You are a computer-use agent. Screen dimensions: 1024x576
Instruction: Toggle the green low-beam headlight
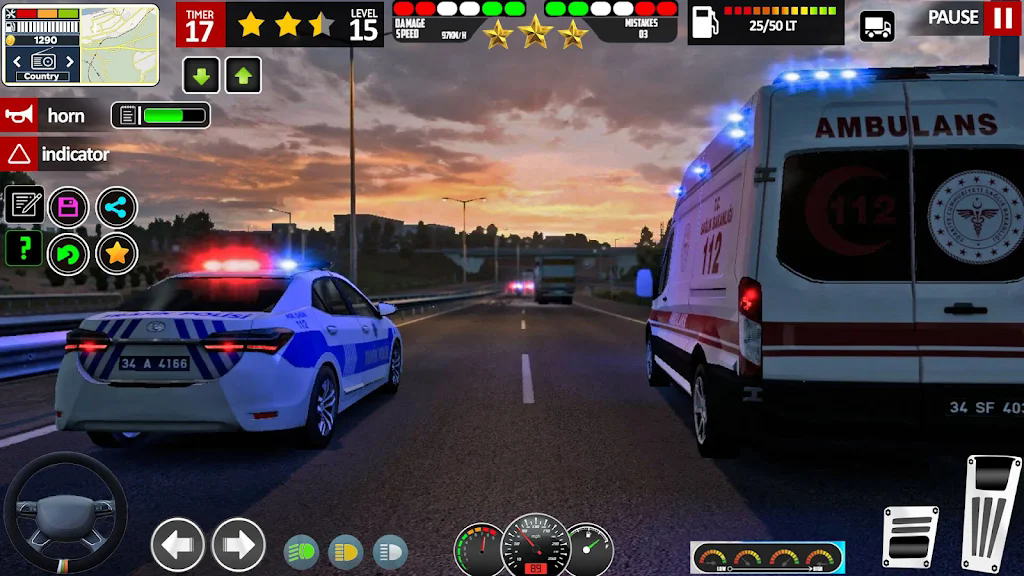pyautogui.click(x=301, y=551)
